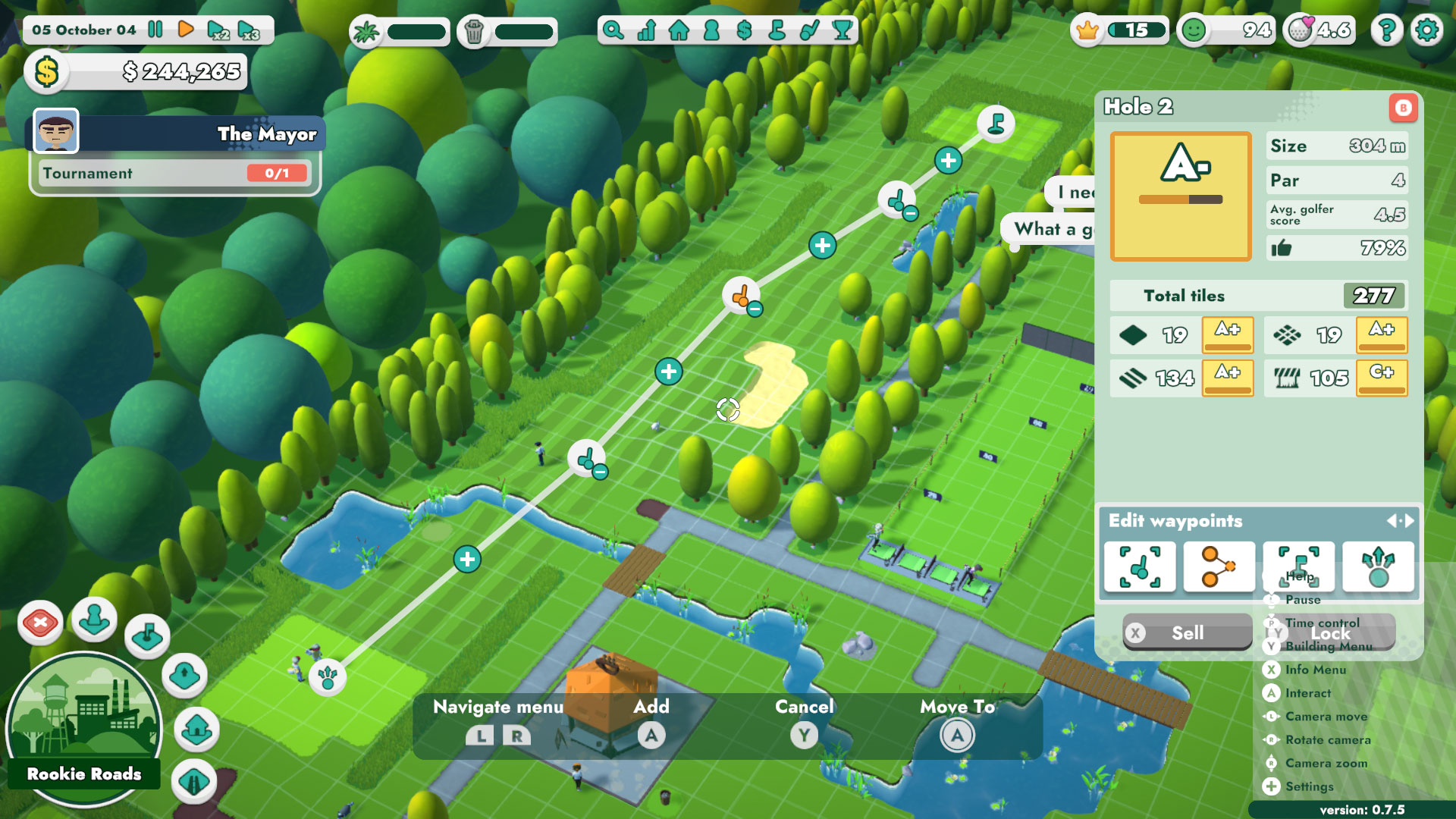Select the spread arrows waypoint tool

click(1379, 566)
